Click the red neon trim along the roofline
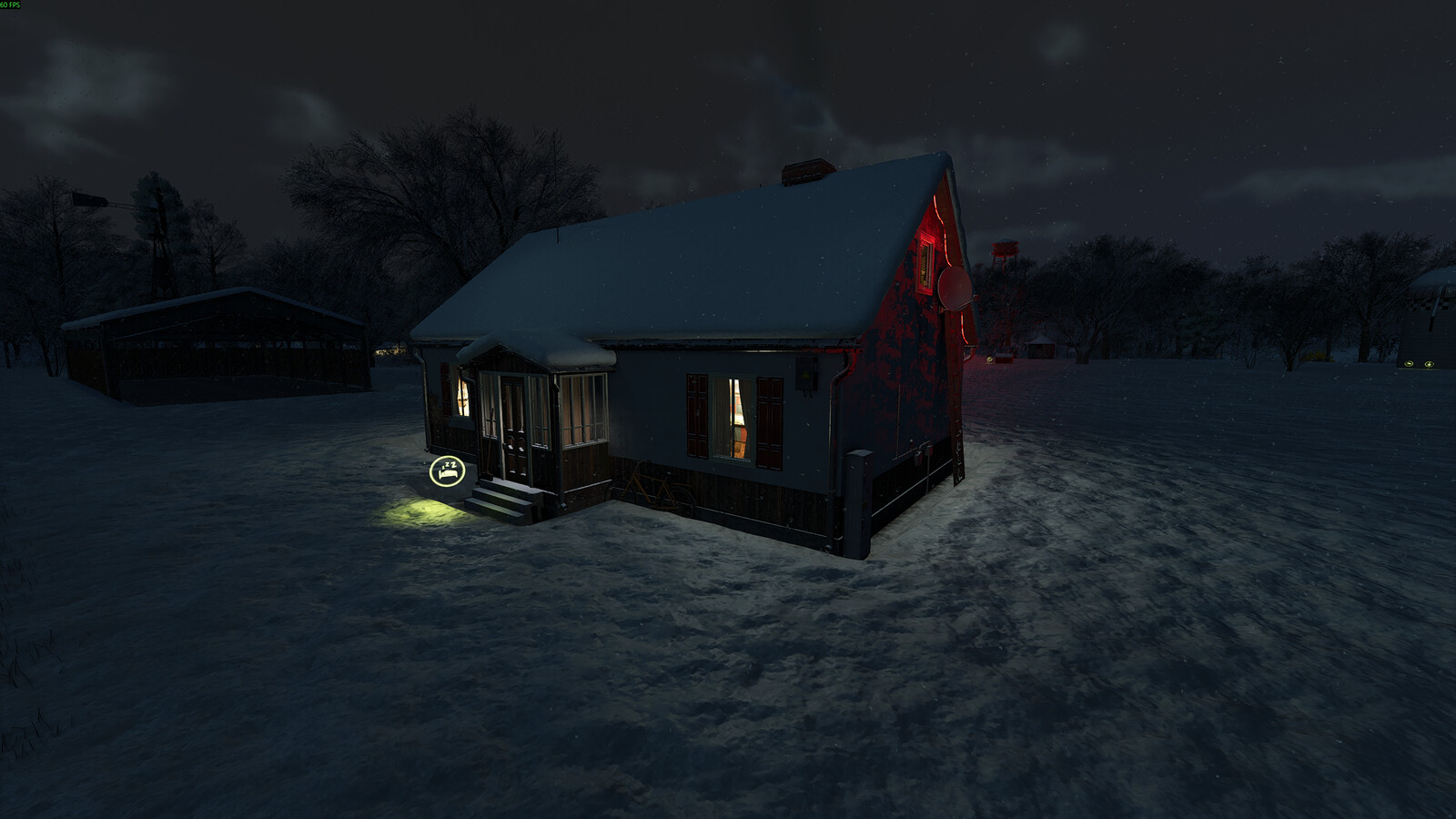Viewport: 1456px width, 819px height. [x=942, y=218]
